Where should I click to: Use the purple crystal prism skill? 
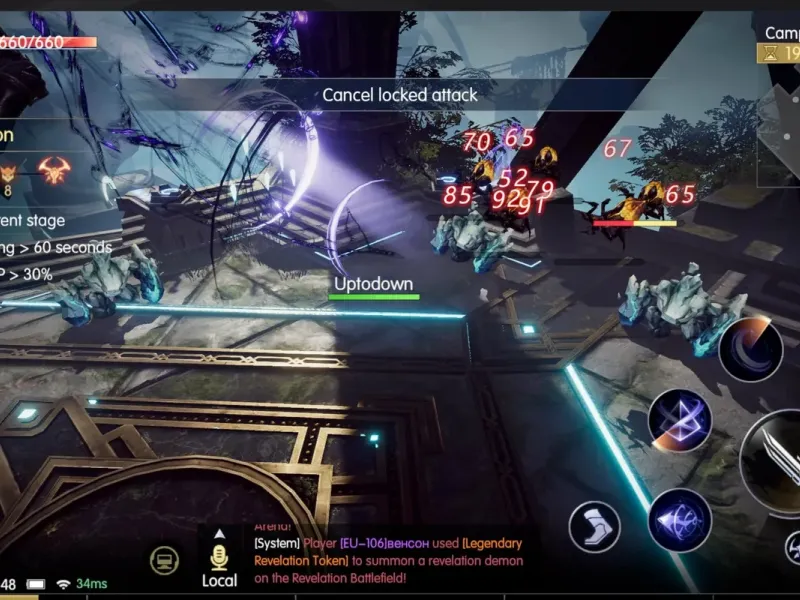point(680,421)
